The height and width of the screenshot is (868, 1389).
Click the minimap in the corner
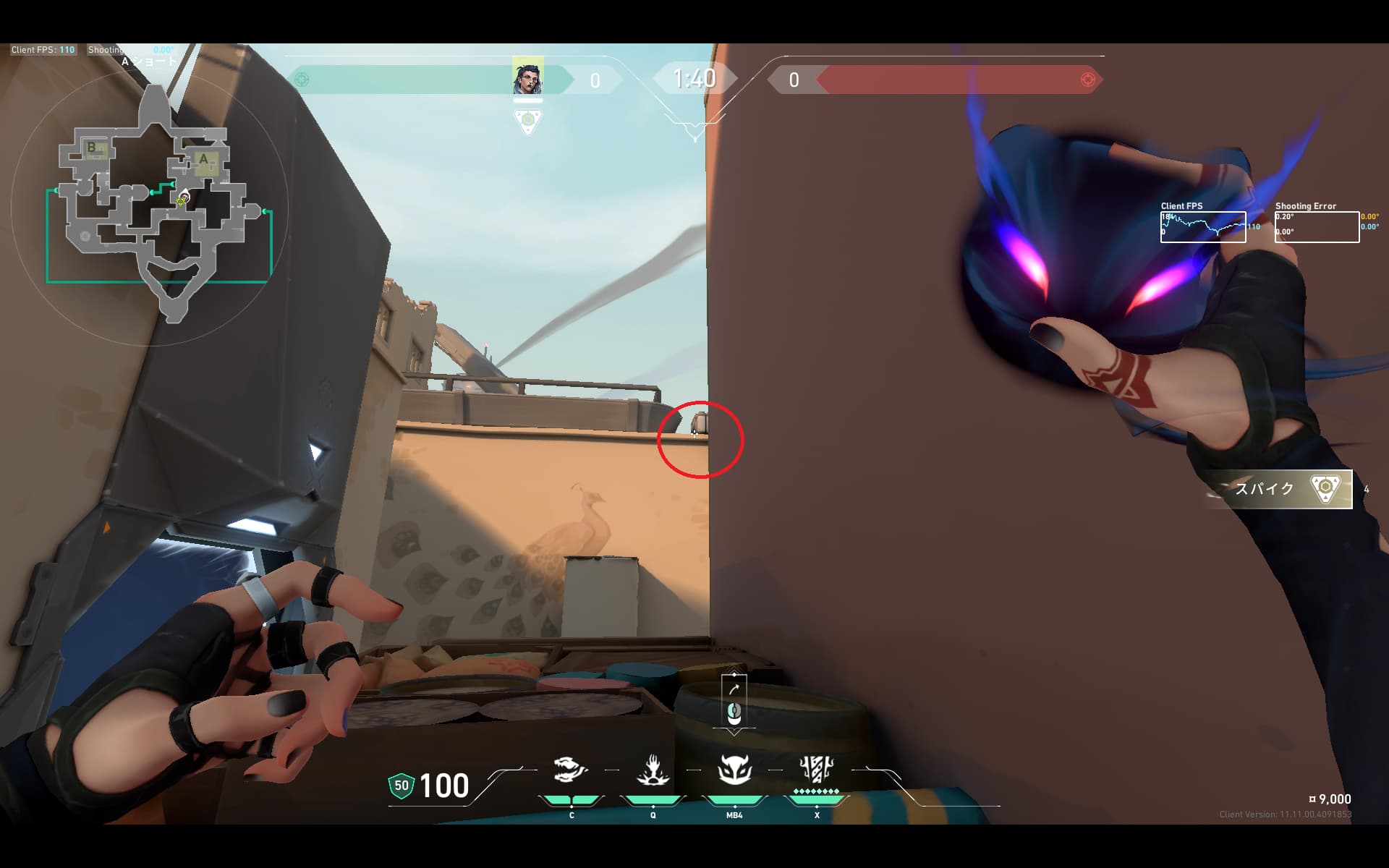(156, 206)
